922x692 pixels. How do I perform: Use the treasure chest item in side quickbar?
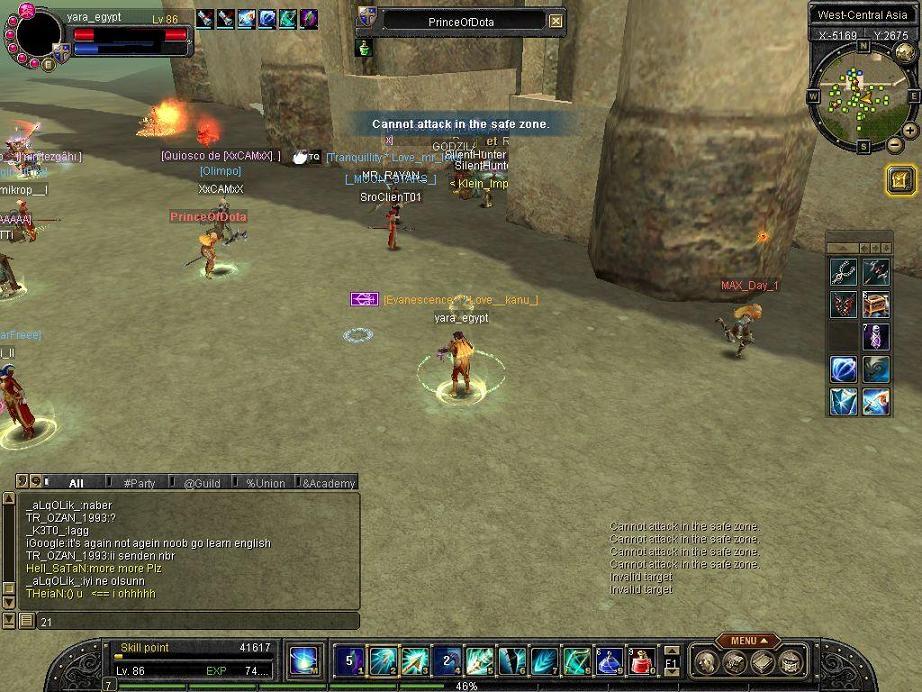(x=875, y=304)
